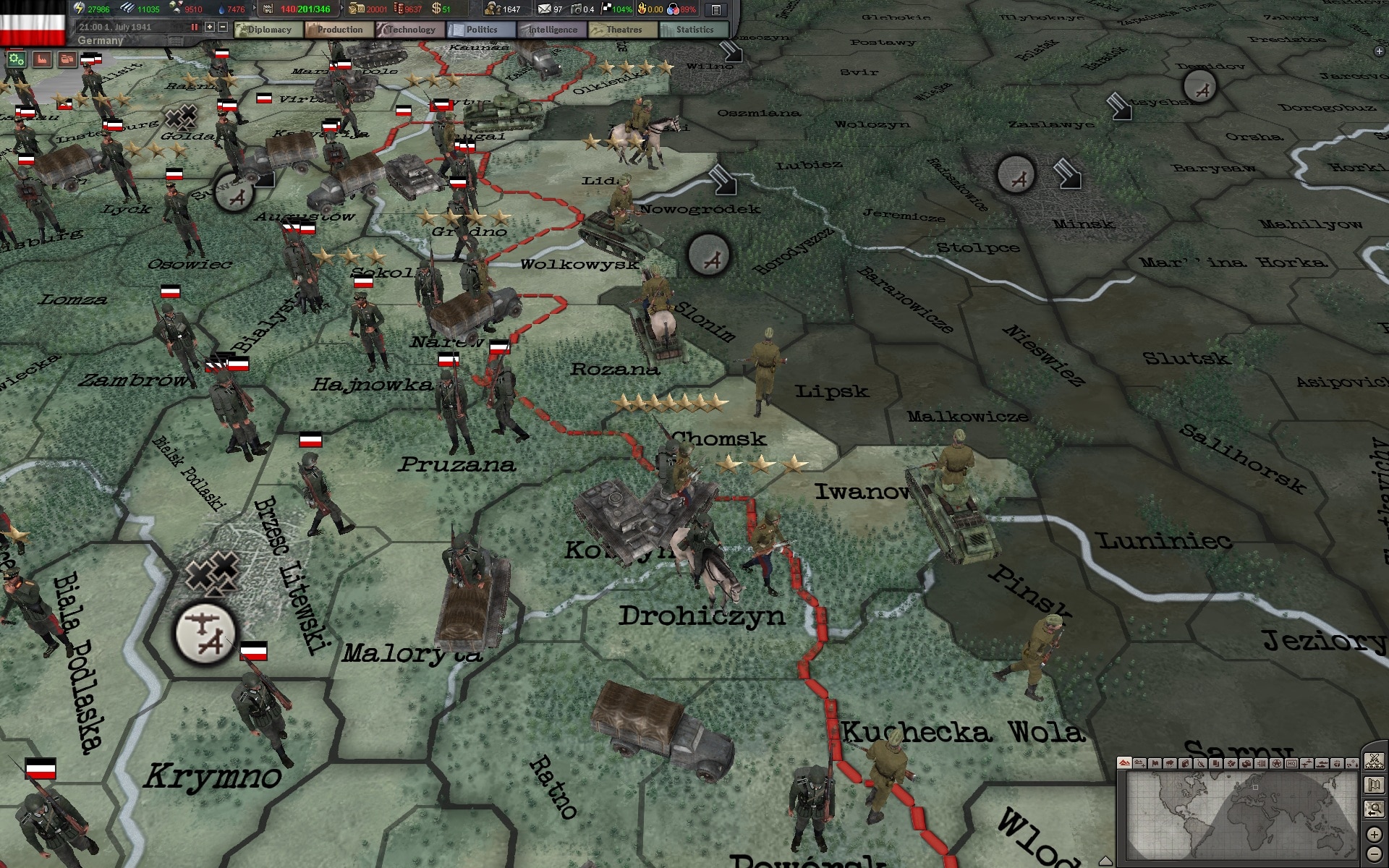Select the supply mapmode icon on minimap bar
Image resolution: width=1389 pixels, height=868 pixels.
1246,764
